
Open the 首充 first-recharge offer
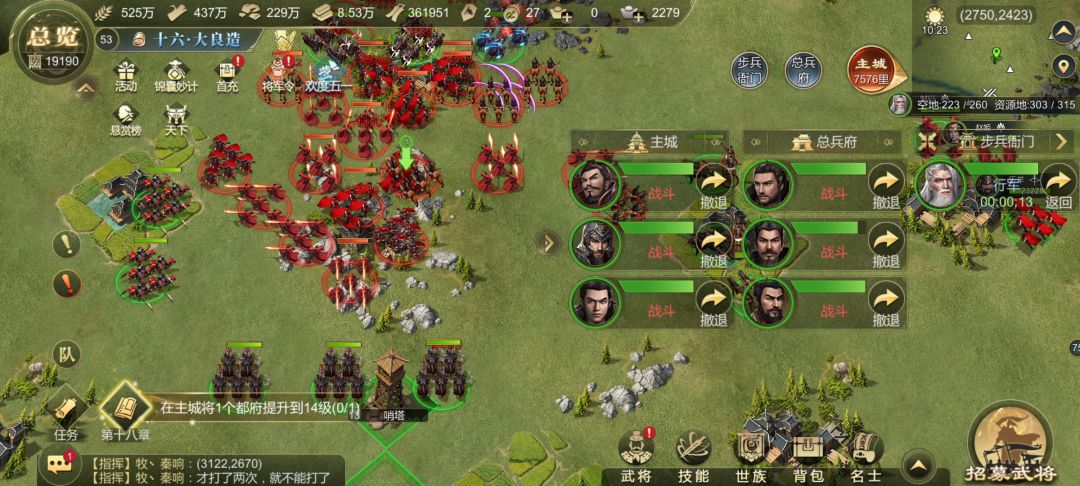pos(228,74)
